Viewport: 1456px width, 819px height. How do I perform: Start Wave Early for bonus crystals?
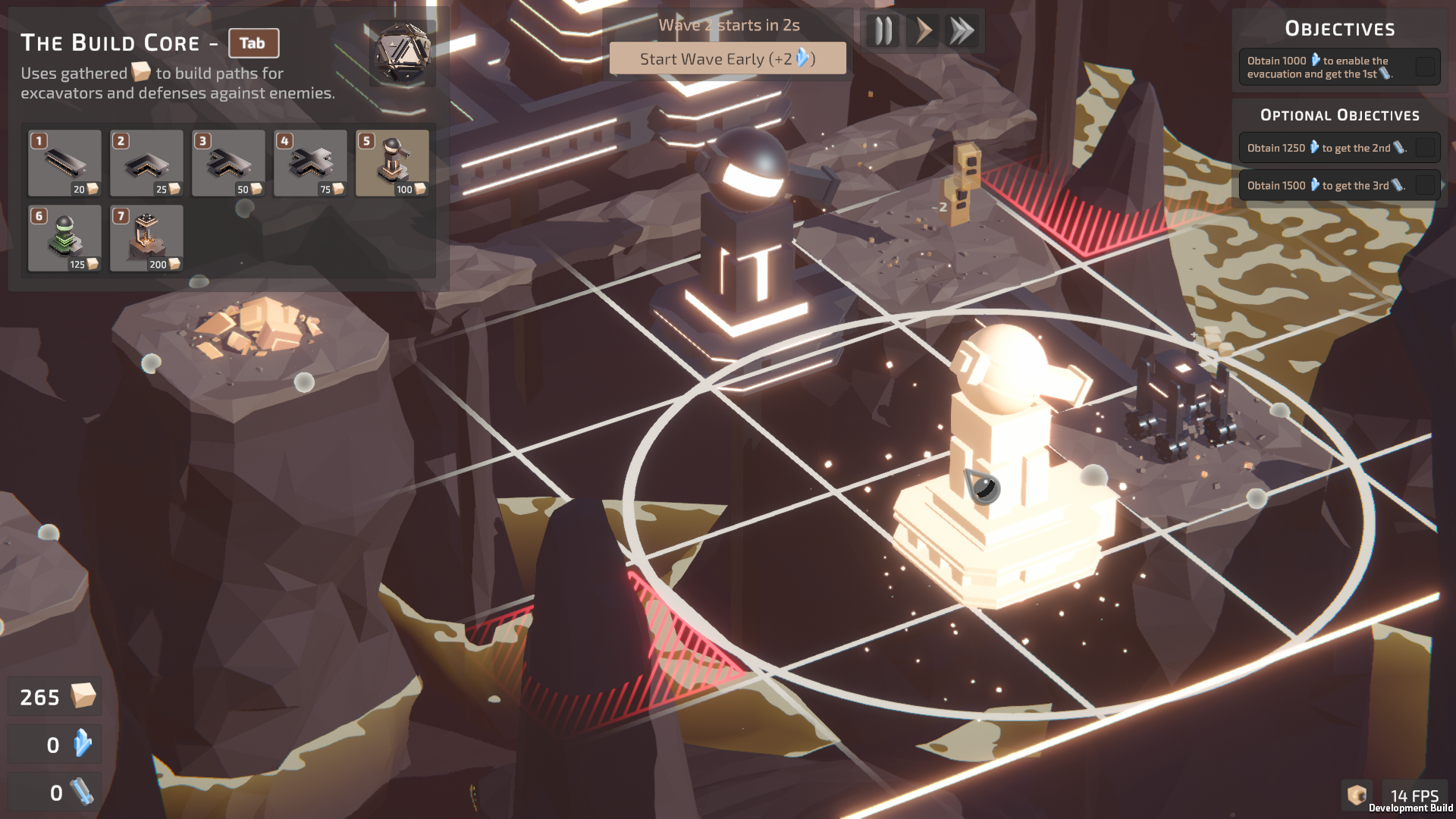tap(727, 58)
